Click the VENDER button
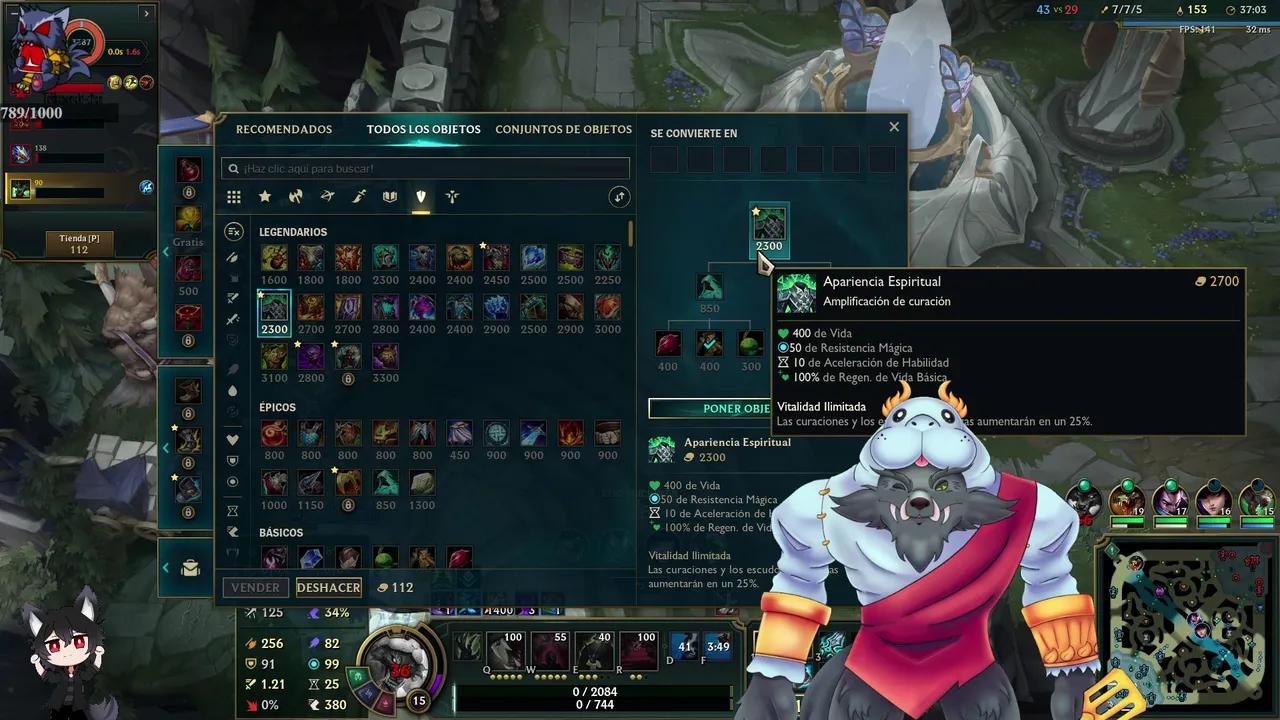Viewport: 1280px width, 720px height. [x=255, y=587]
